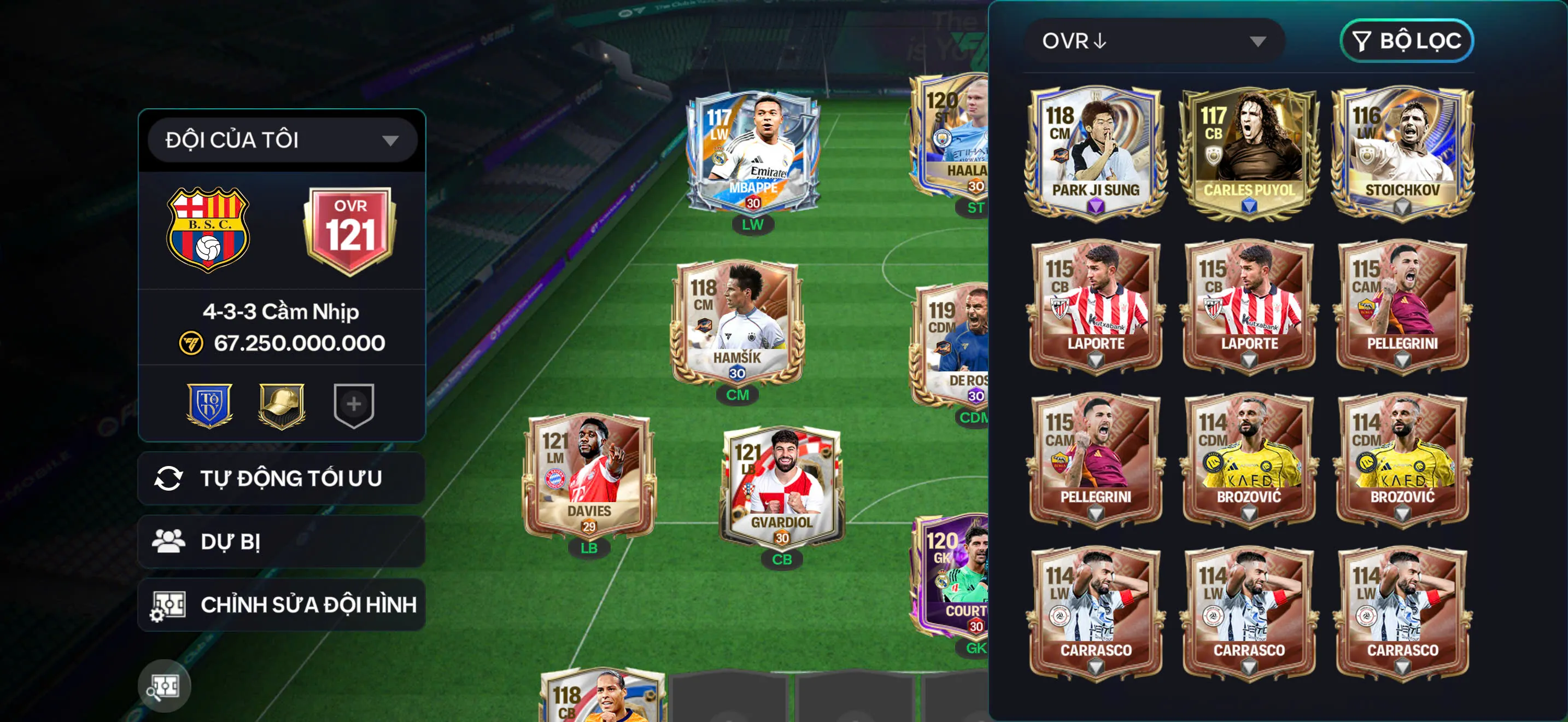Viewport: 1568px width, 722px height.
Task: Pick the Stoichkov LW card
Action: click(1402, 152)
